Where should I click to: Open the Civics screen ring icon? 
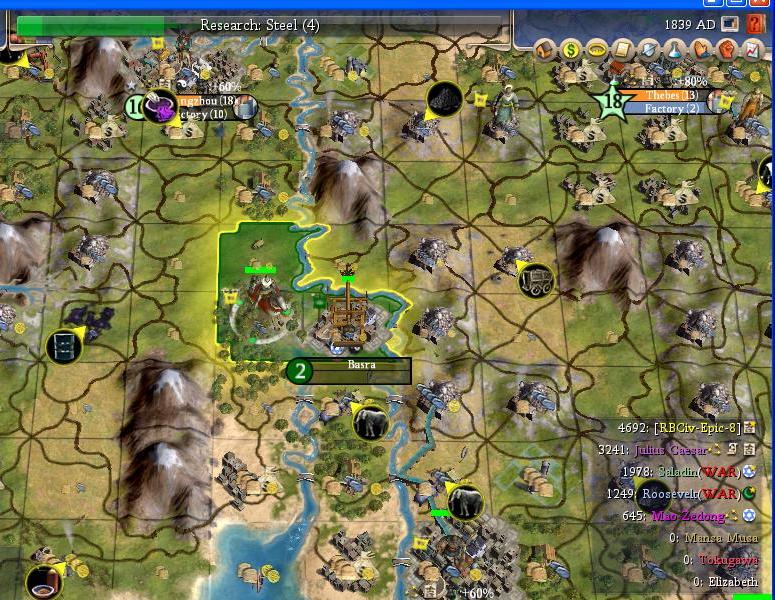coord(597,48)
